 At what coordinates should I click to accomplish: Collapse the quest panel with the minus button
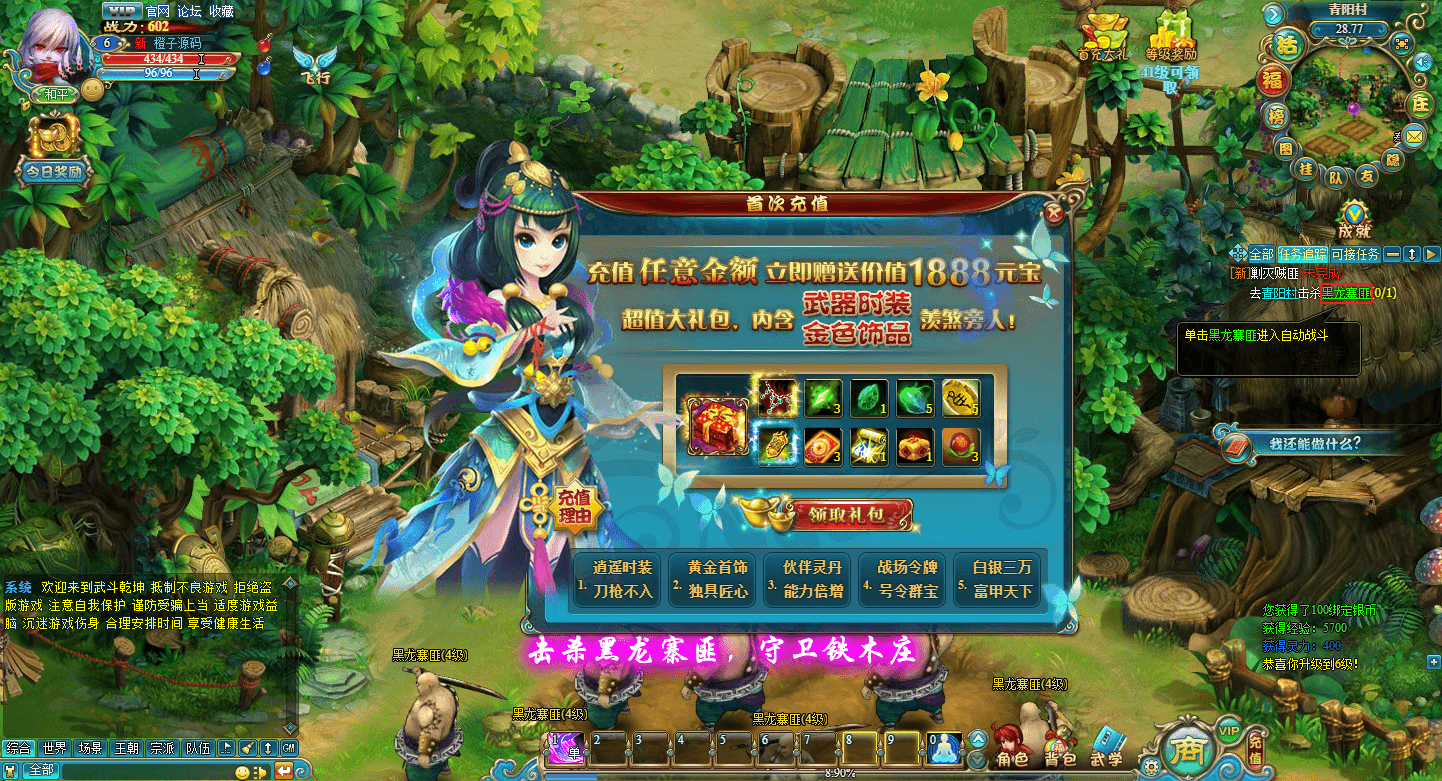[1391, 253]
